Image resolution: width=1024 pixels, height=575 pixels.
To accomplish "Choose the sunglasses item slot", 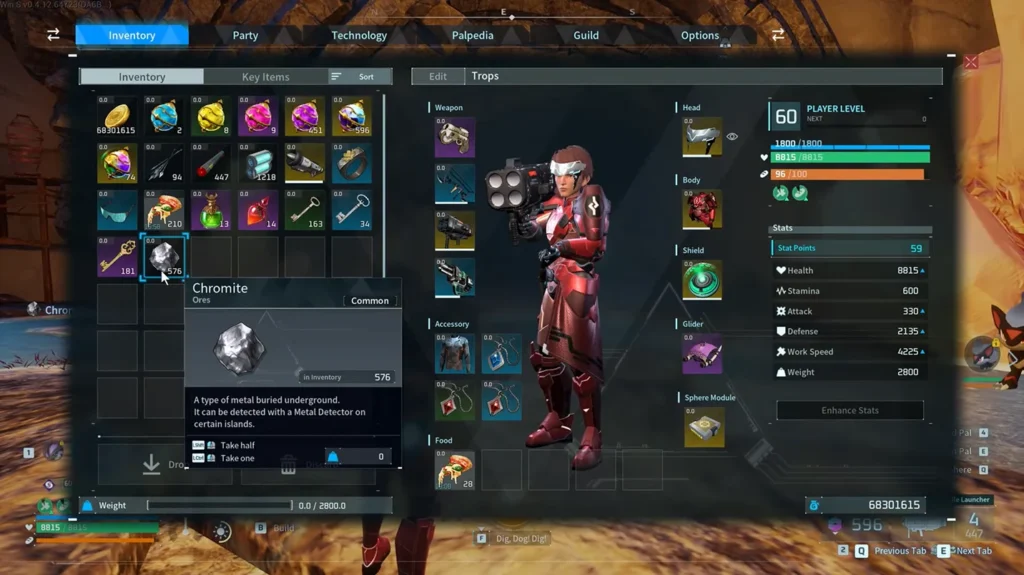I will pyautogui.click(x=117, y=210).
